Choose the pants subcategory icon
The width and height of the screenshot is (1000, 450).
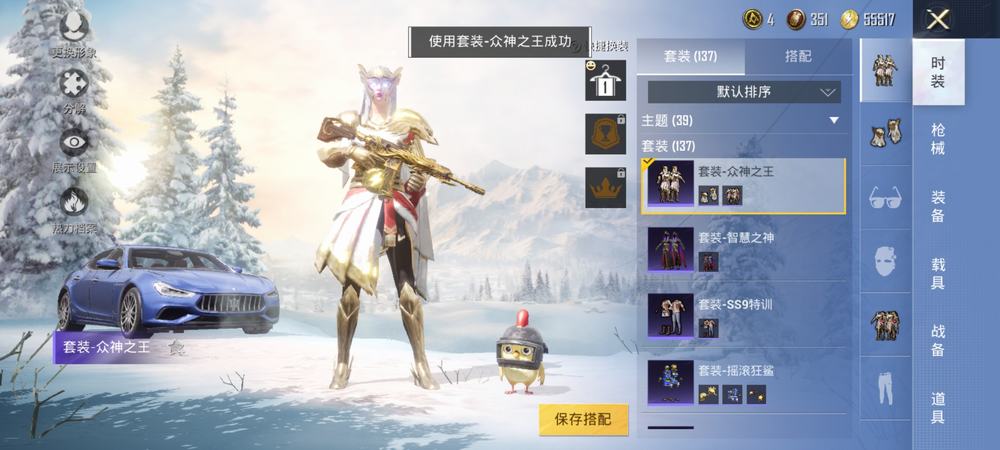coord(885,387)
